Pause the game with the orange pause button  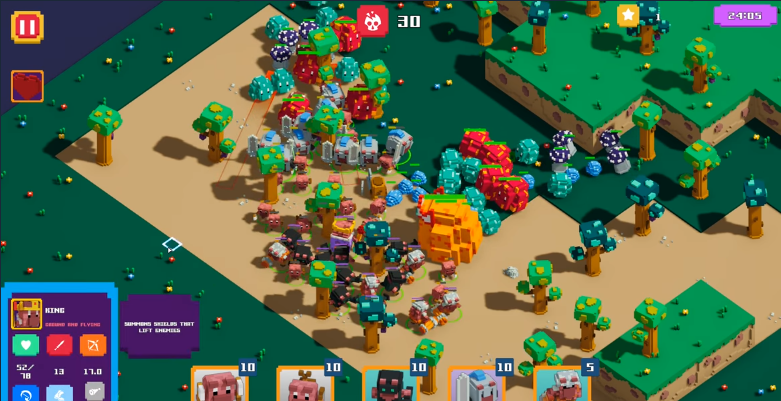click(27, 27)
